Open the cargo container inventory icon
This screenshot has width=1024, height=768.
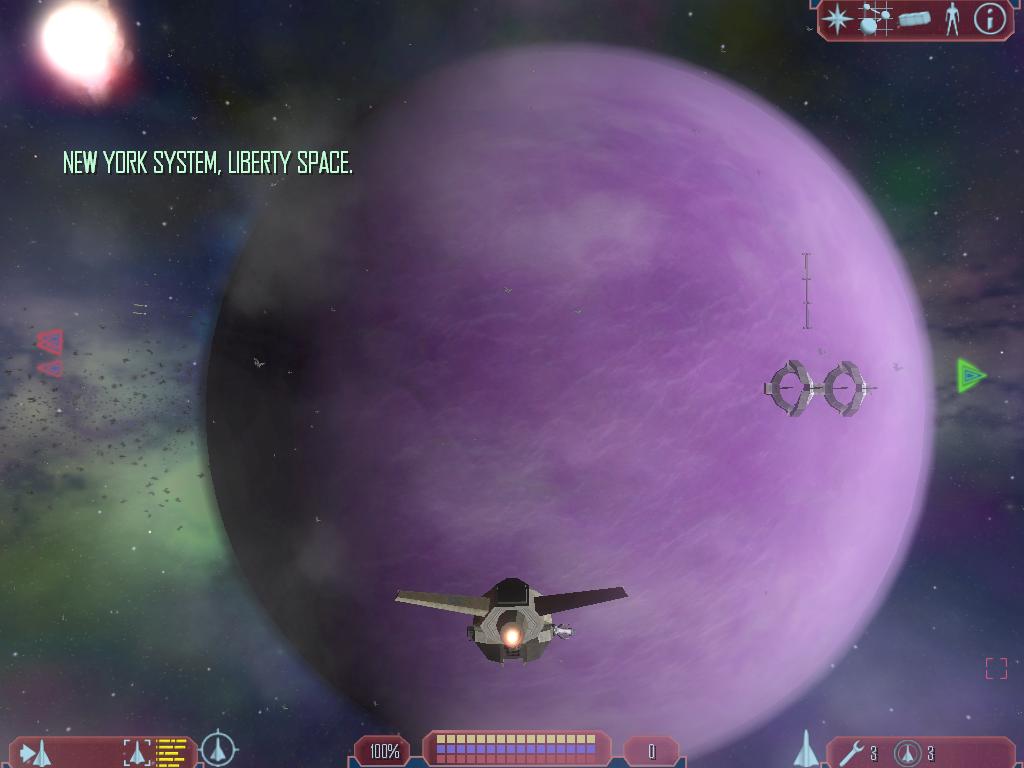pos(915,19)
